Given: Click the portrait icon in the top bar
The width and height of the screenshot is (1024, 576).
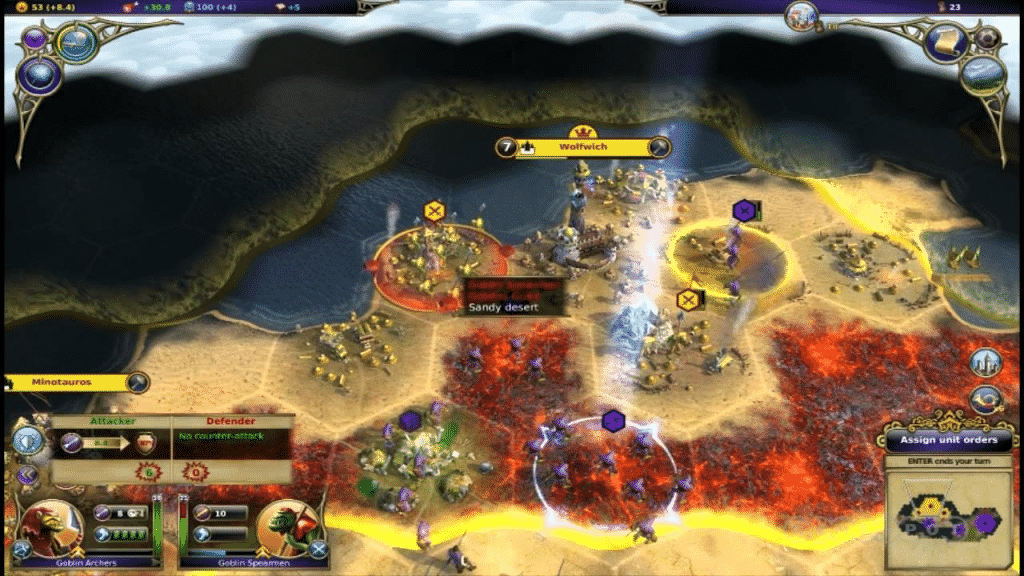Looking at the screenshot, I should point(801,15).
